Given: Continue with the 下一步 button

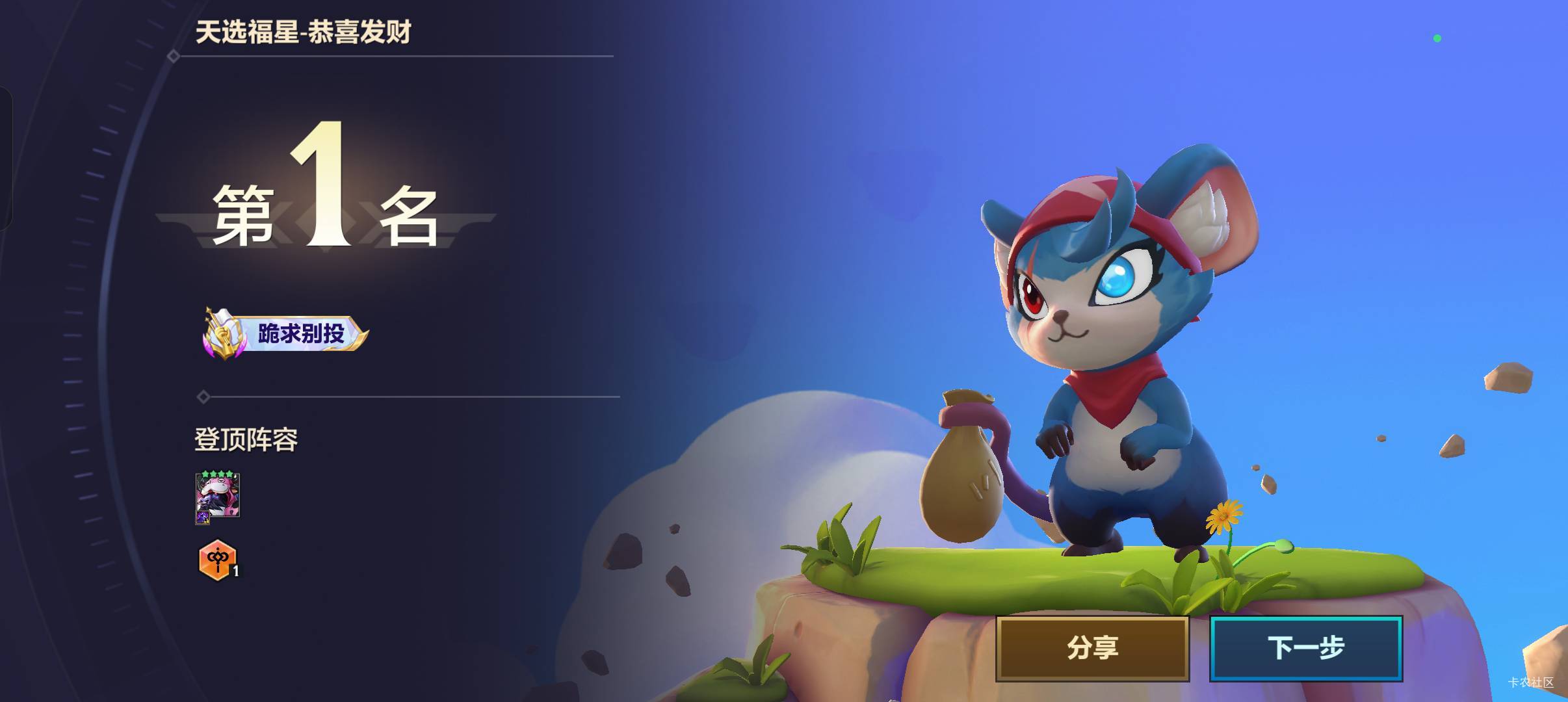Looking at the screenshot, I should [x=1305, y=648].
